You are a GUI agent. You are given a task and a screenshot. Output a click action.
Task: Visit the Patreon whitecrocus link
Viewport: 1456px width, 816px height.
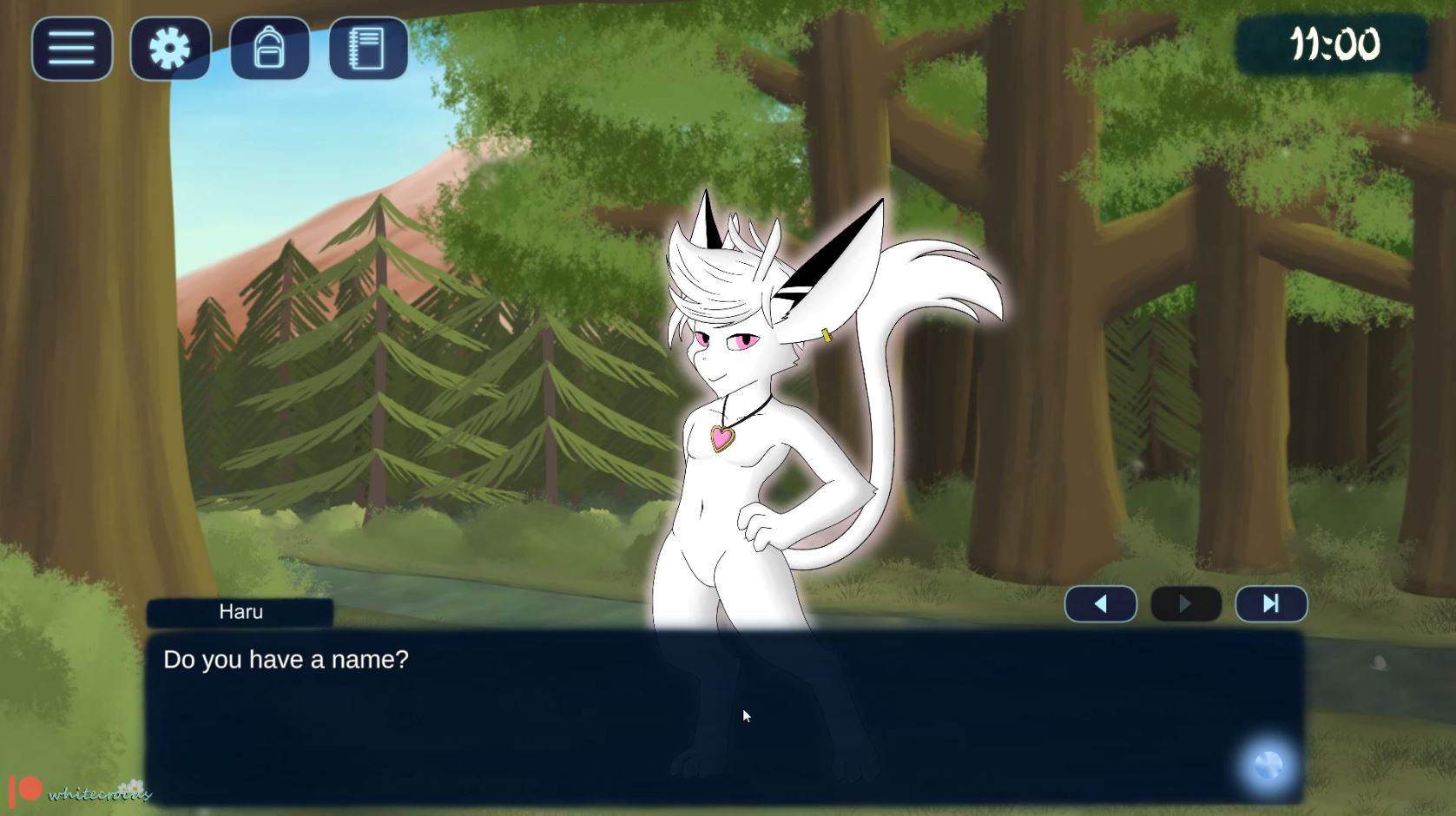tap(80, 791)
